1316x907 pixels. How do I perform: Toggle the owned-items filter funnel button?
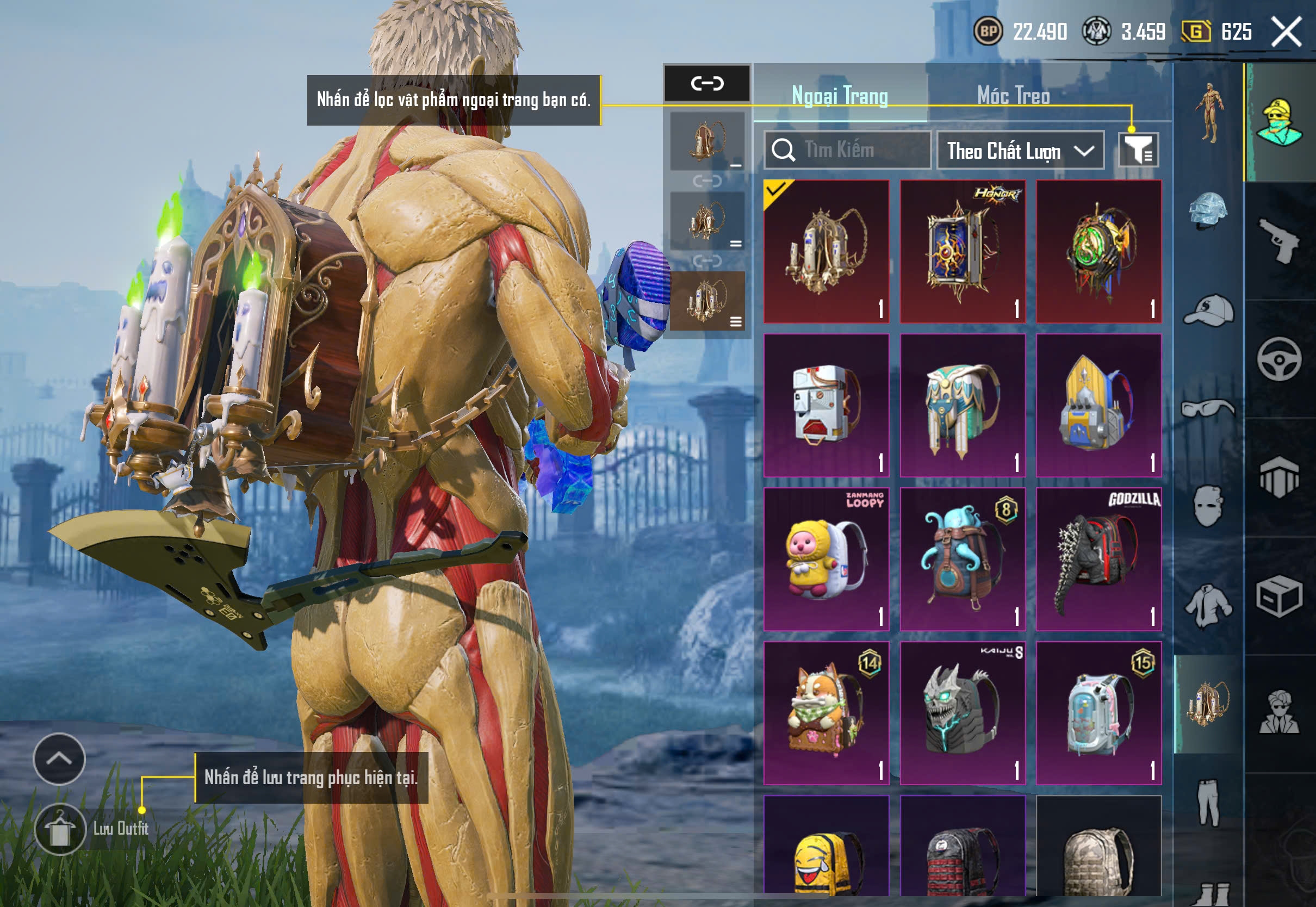pyautogui.click(x=1138, y=150)
